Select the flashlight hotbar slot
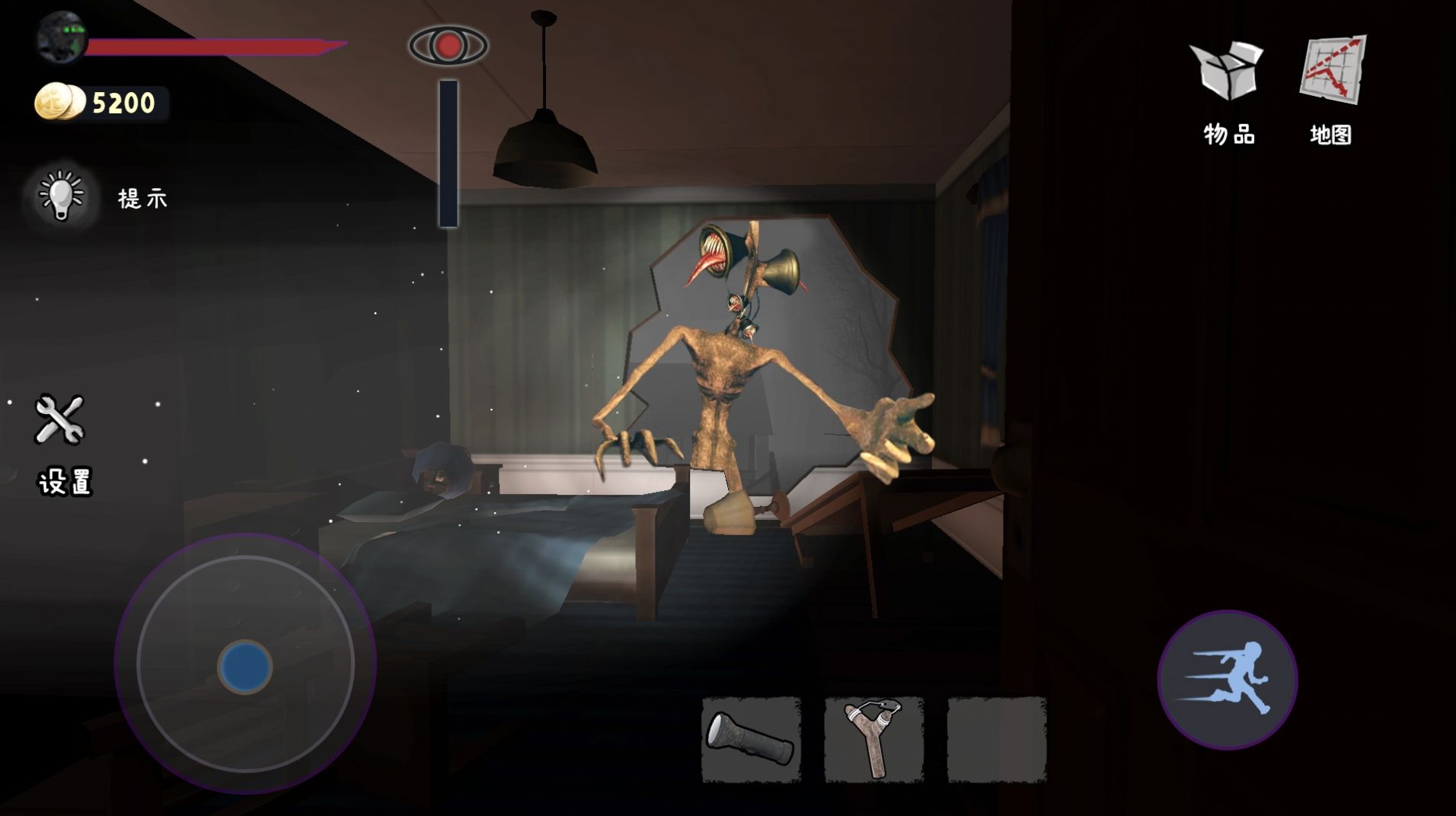Viewport: 1456px width, 816px height. click(751, 740)
